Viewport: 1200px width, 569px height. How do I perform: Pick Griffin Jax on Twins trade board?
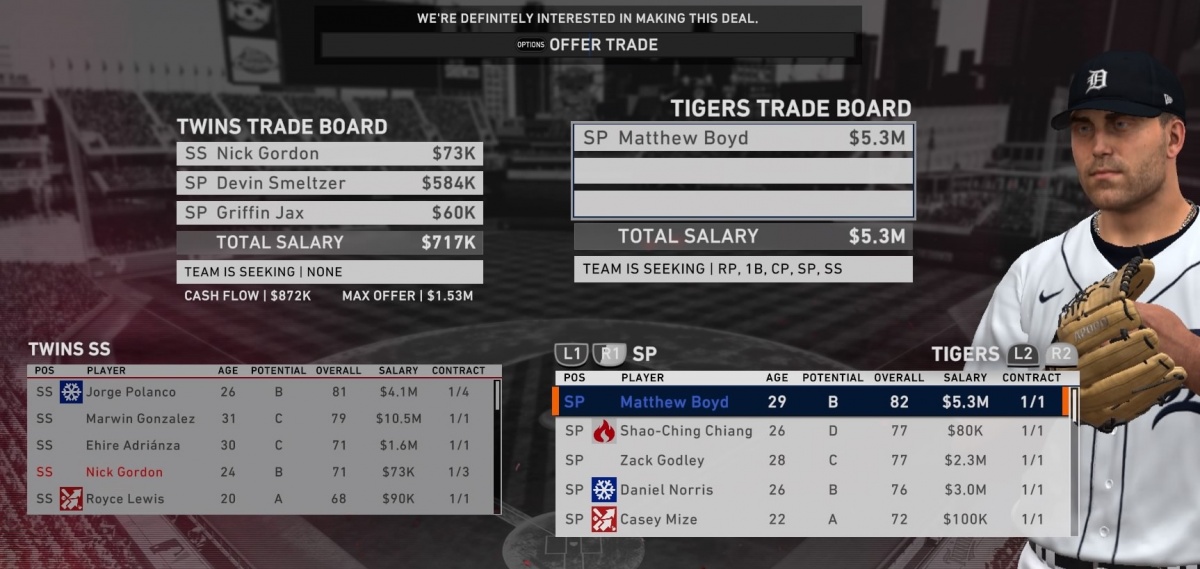[329, 213]
